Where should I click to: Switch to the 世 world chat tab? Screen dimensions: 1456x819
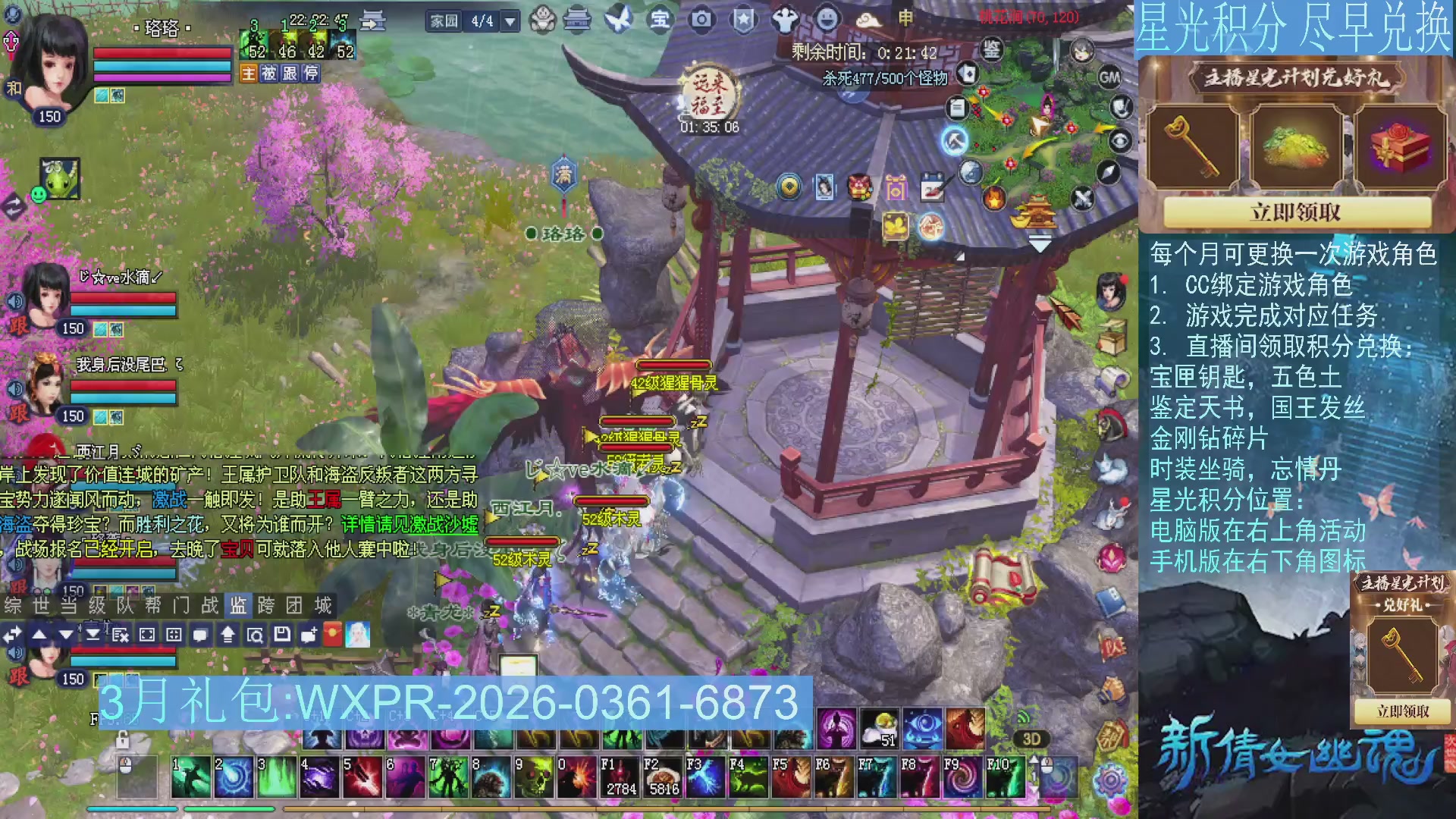[x=39, y=604]
